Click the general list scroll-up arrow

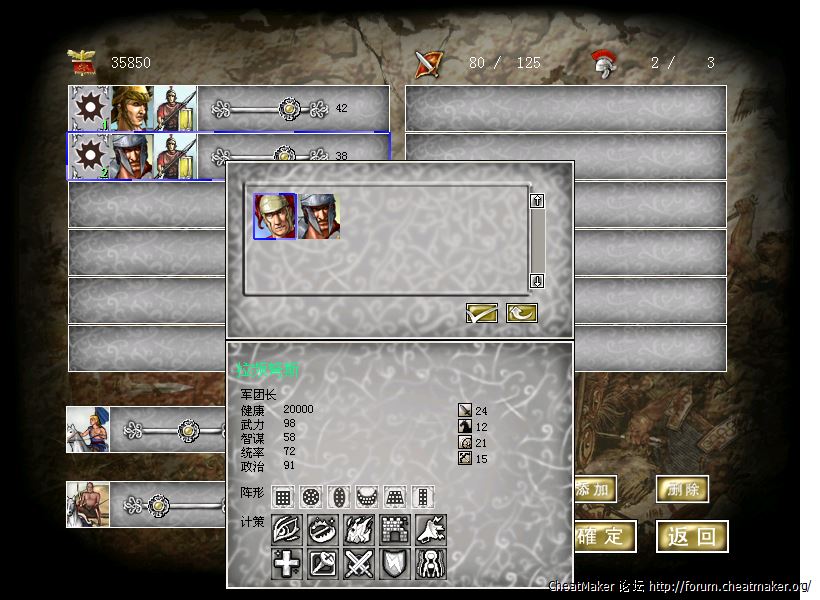[x=537, y=201]
